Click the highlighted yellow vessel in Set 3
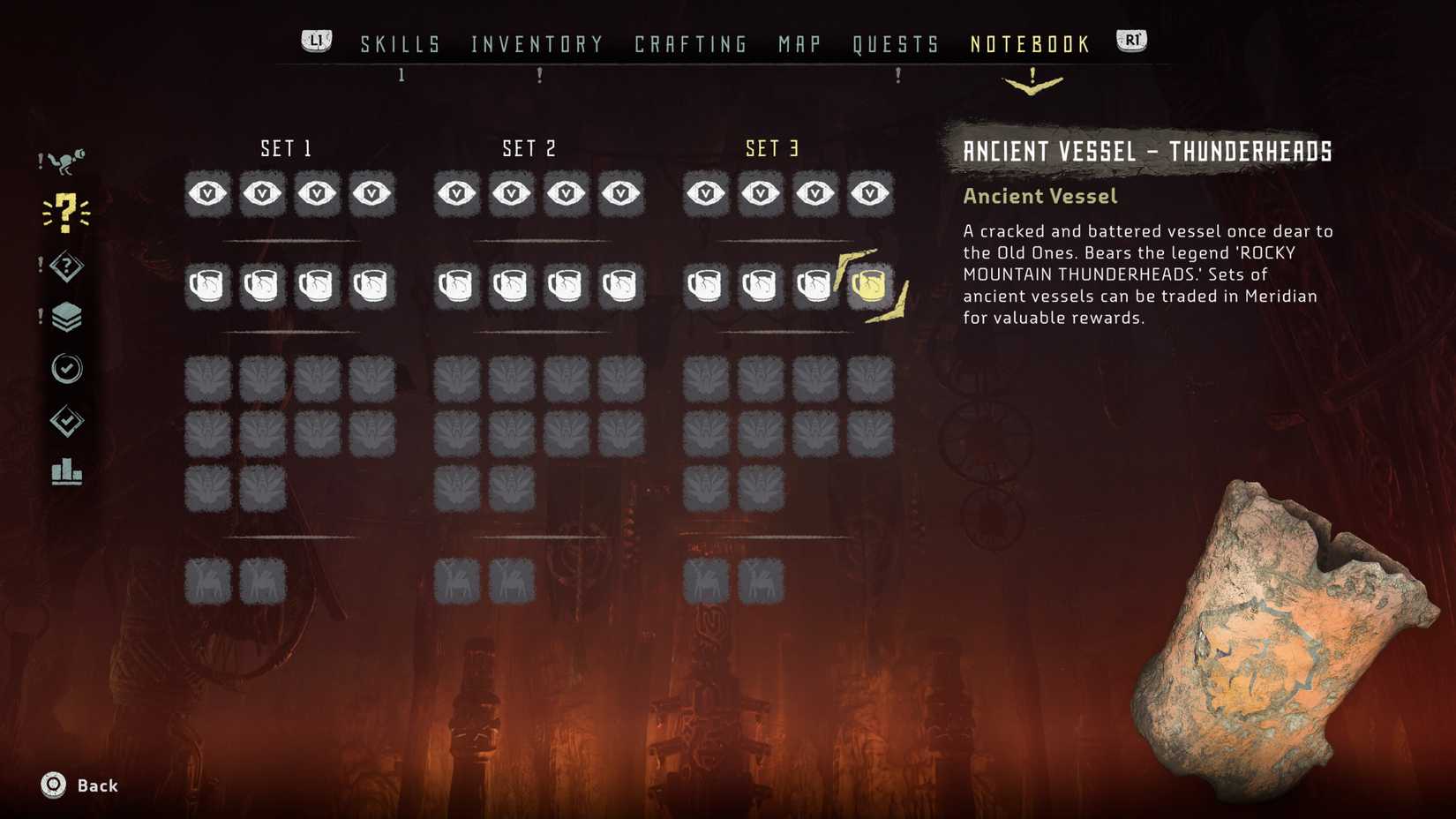This screenshot has height=819, width=1456. 871,284
